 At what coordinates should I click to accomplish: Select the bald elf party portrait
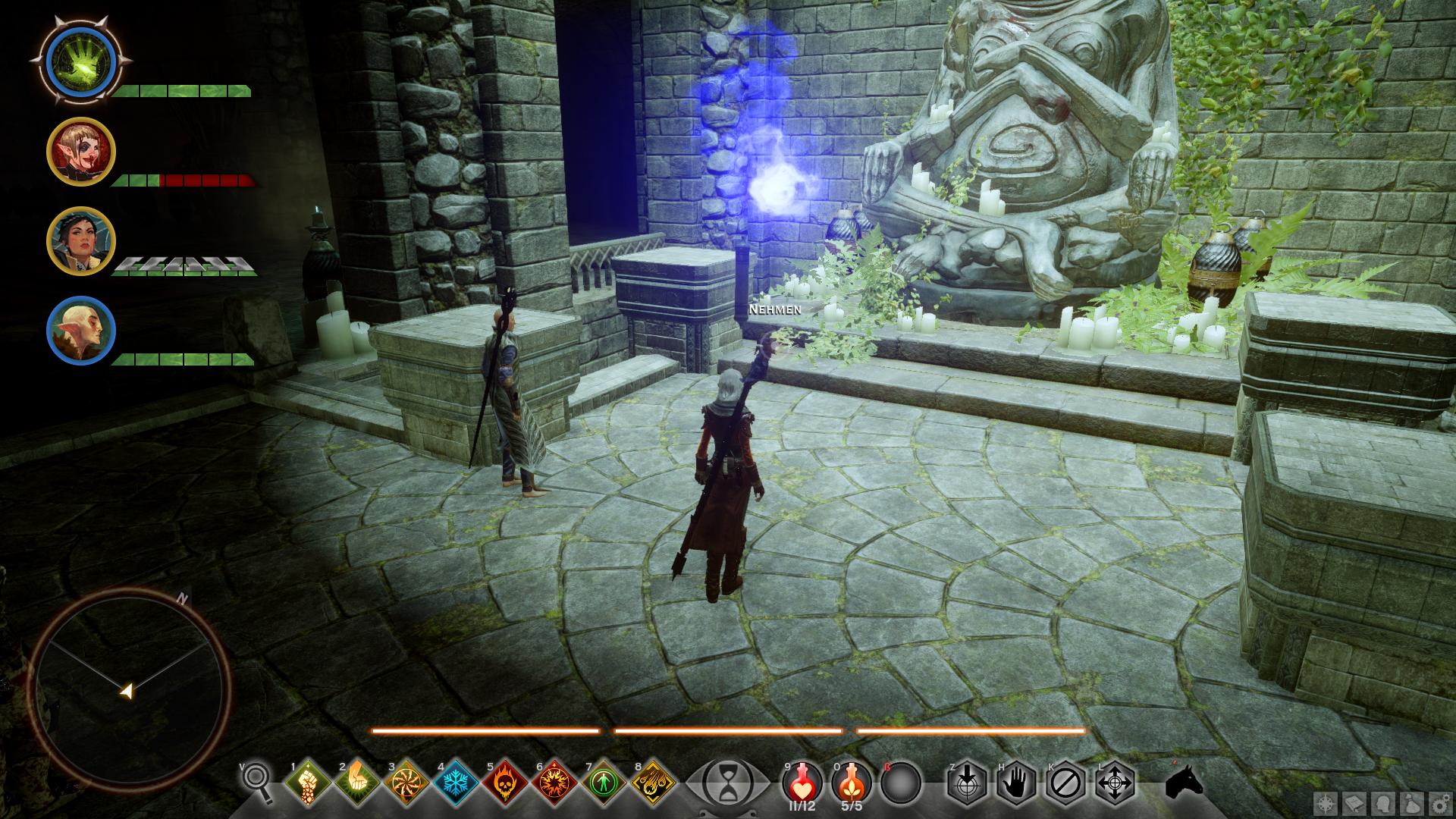coord(80,331)
